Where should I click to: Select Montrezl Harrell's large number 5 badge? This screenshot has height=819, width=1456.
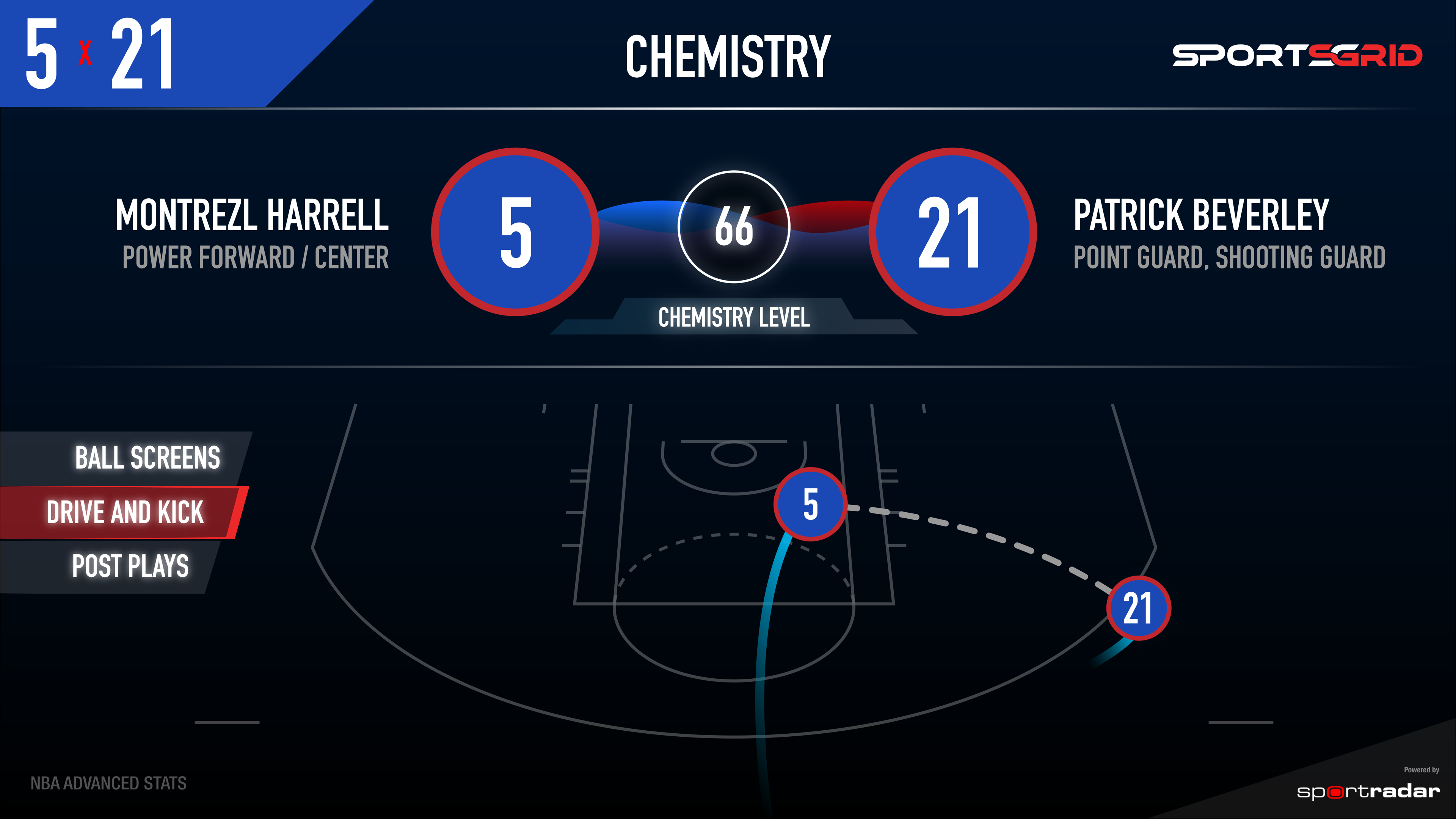pyautogui.click(x=516, y=232)
